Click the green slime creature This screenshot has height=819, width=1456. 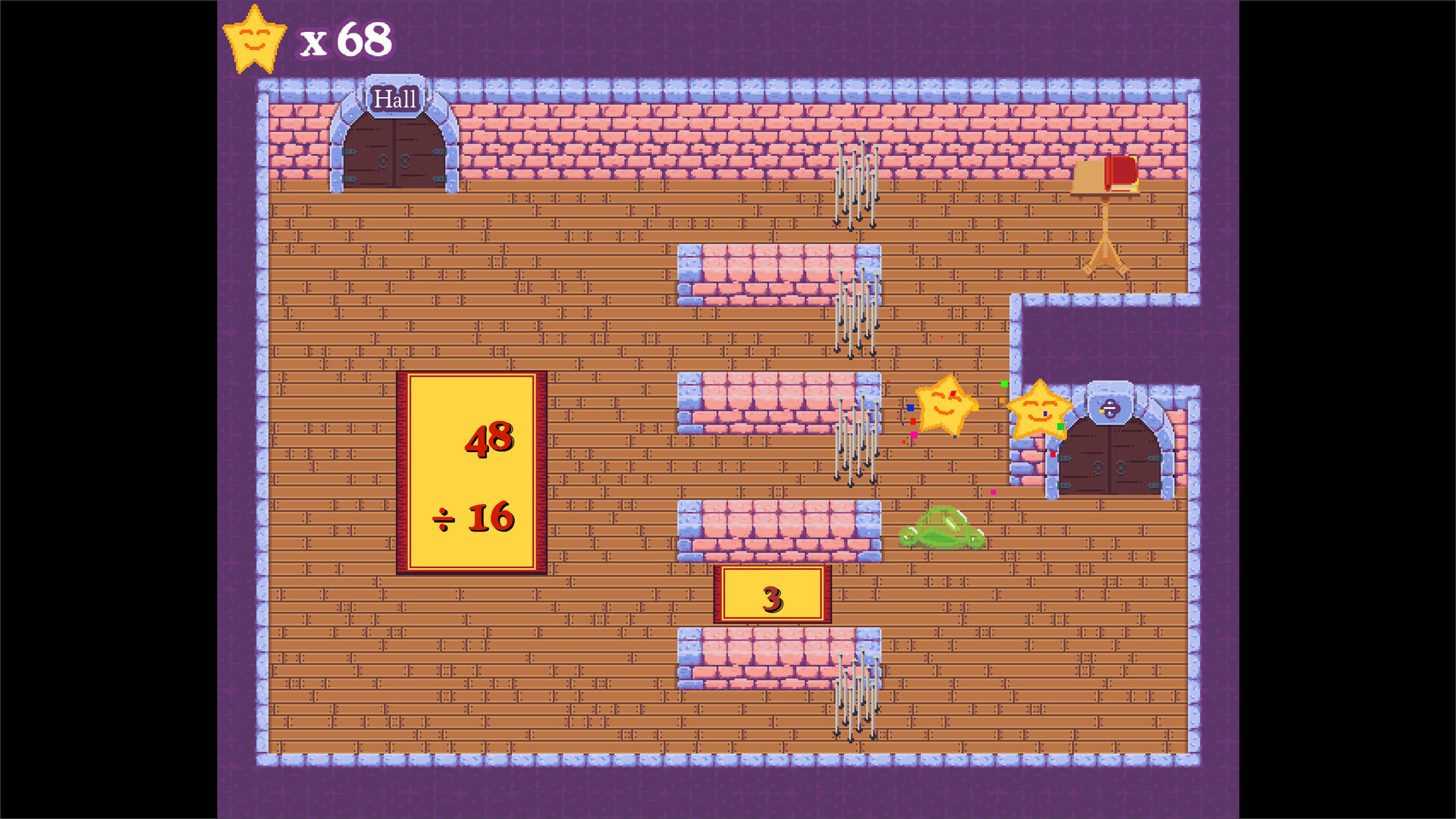(x=944, y=531)
